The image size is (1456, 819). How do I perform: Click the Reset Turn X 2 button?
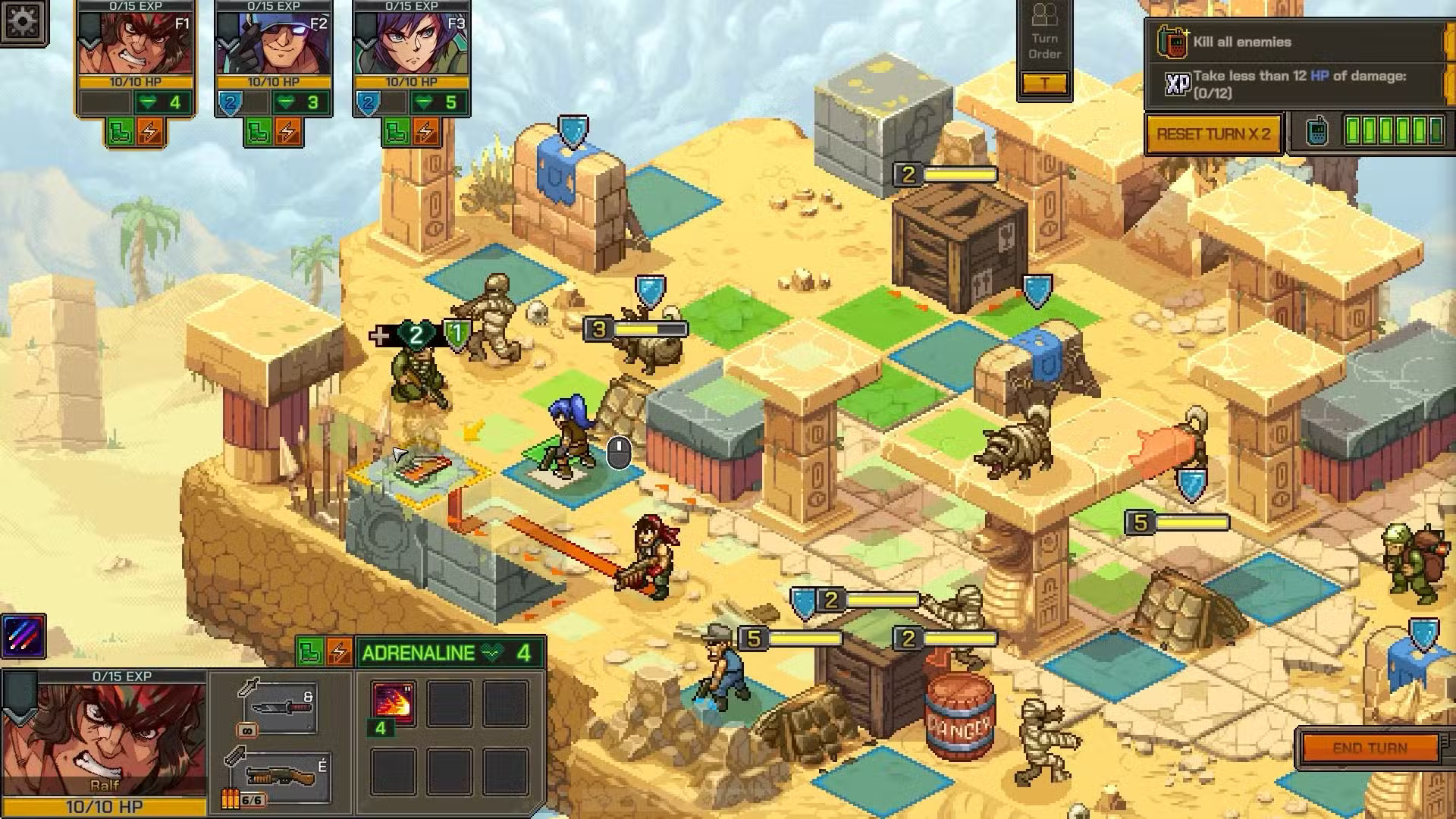[x=1213, y=134]
